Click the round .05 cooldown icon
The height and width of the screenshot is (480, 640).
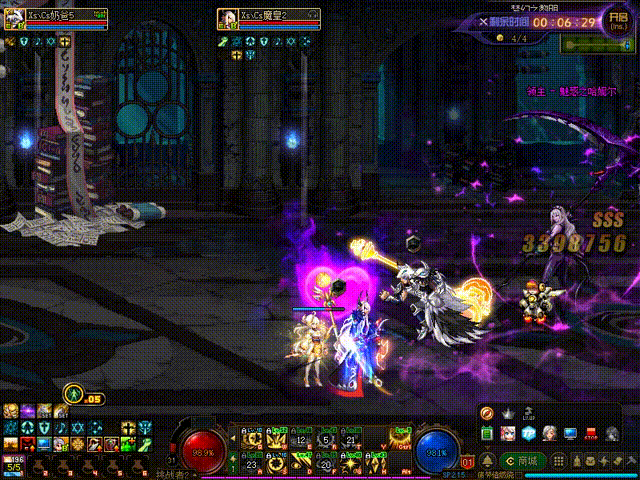coord(73,394)
